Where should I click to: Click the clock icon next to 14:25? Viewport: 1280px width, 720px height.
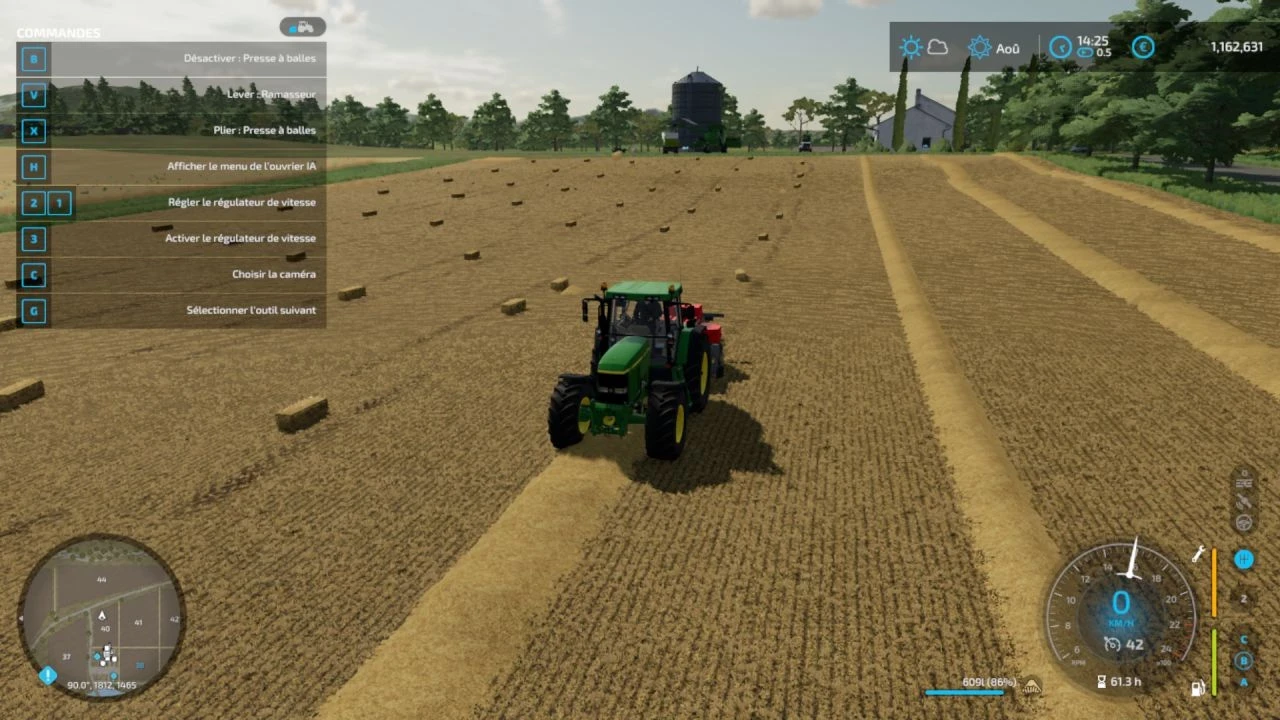(1060, 45)
